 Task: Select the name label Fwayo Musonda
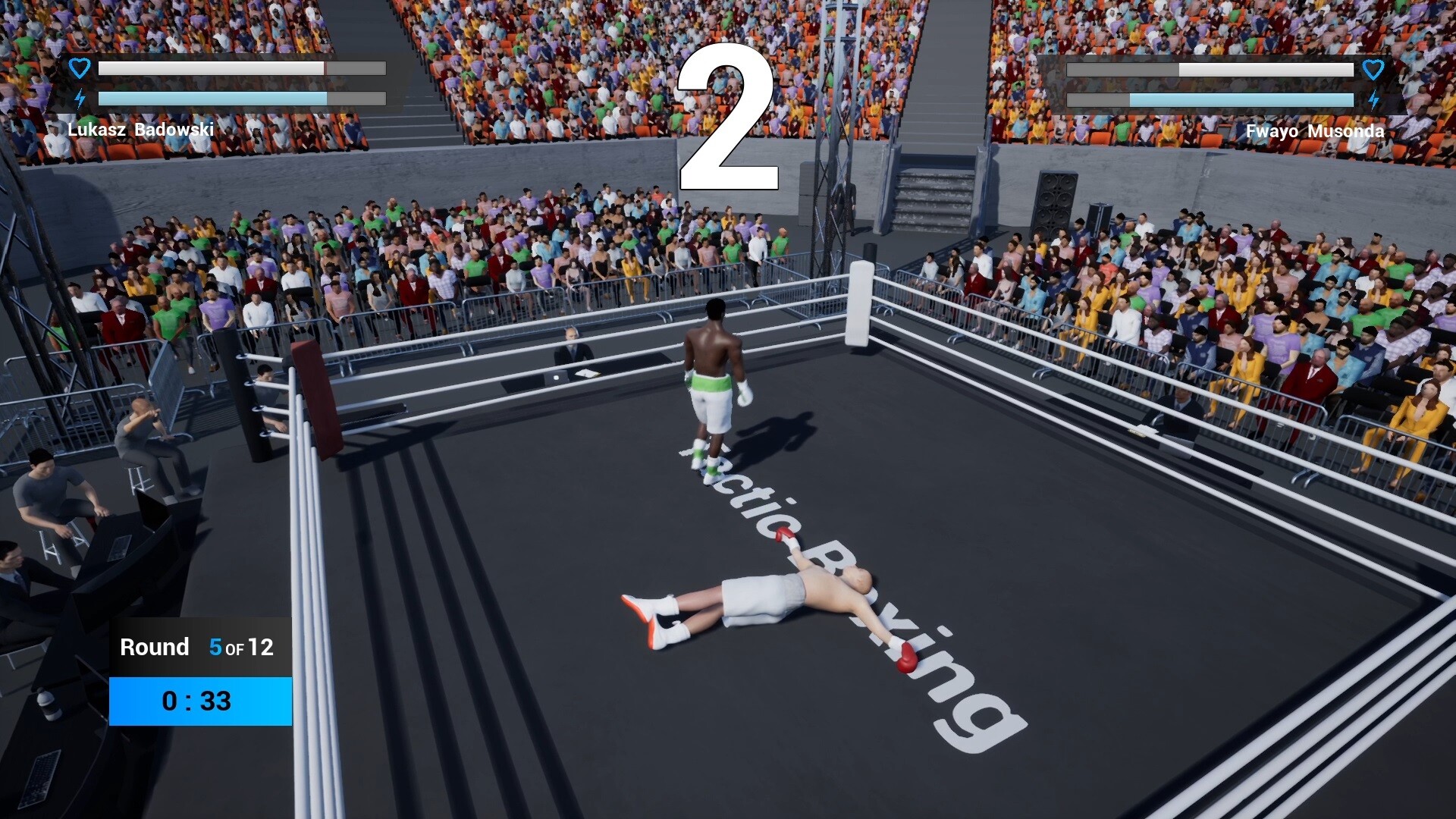pos(1316,130)
